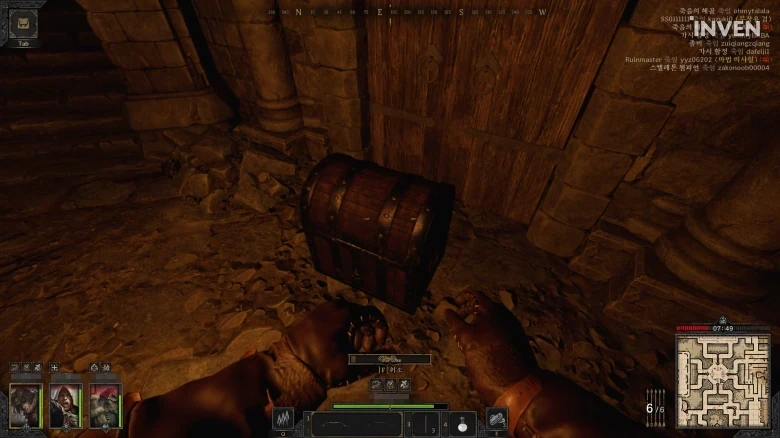Select the bow weapon slot
The image size is (780, 438).
click(355, 424)
